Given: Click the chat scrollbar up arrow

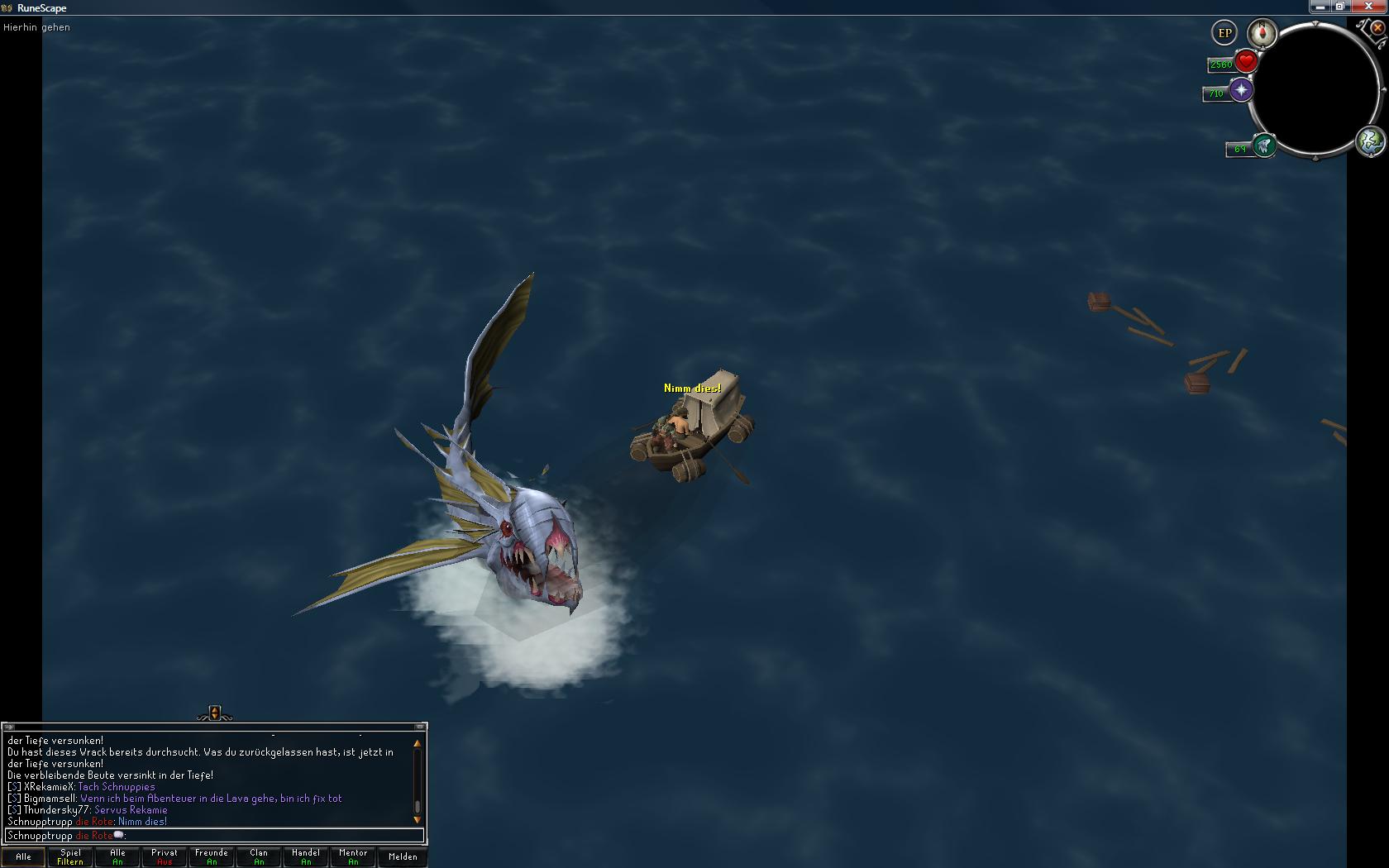Looking at the screenshot, I should coord(418,743).
